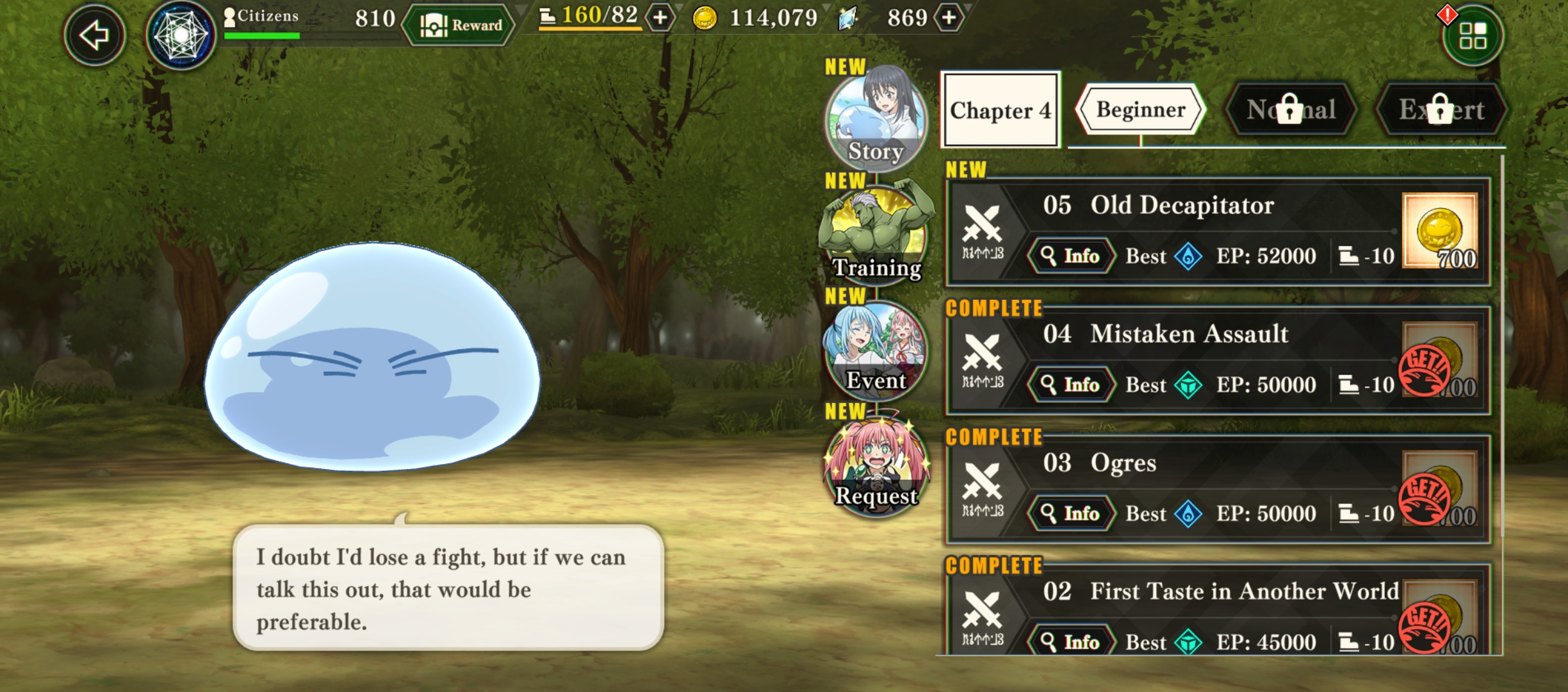1568x692 pixels.
Task: Open the grid menu with red alert
Action: click(x=1473, y=35)
